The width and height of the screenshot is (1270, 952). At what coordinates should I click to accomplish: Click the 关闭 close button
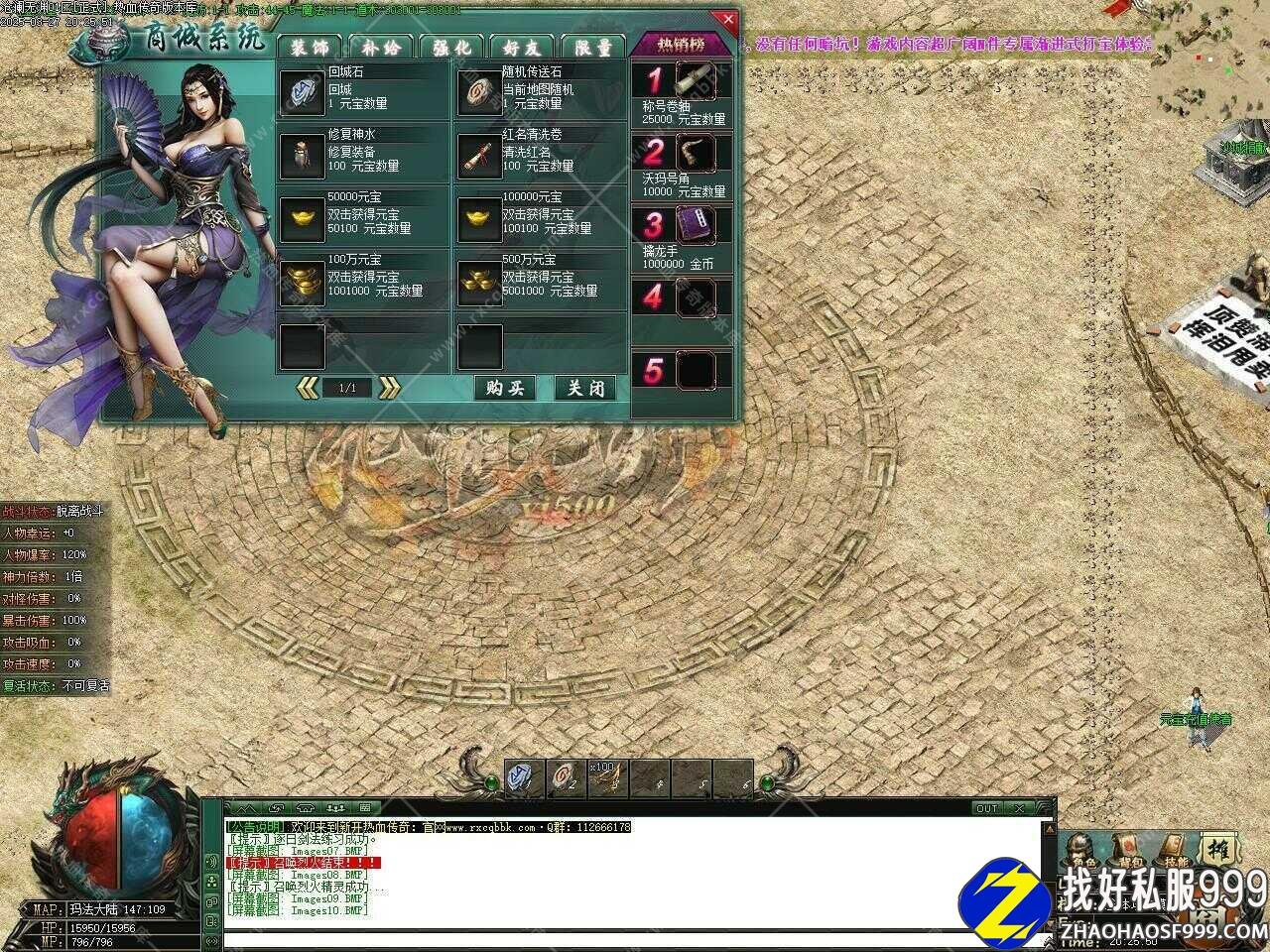pyautogui.click(x=584, y=388)
